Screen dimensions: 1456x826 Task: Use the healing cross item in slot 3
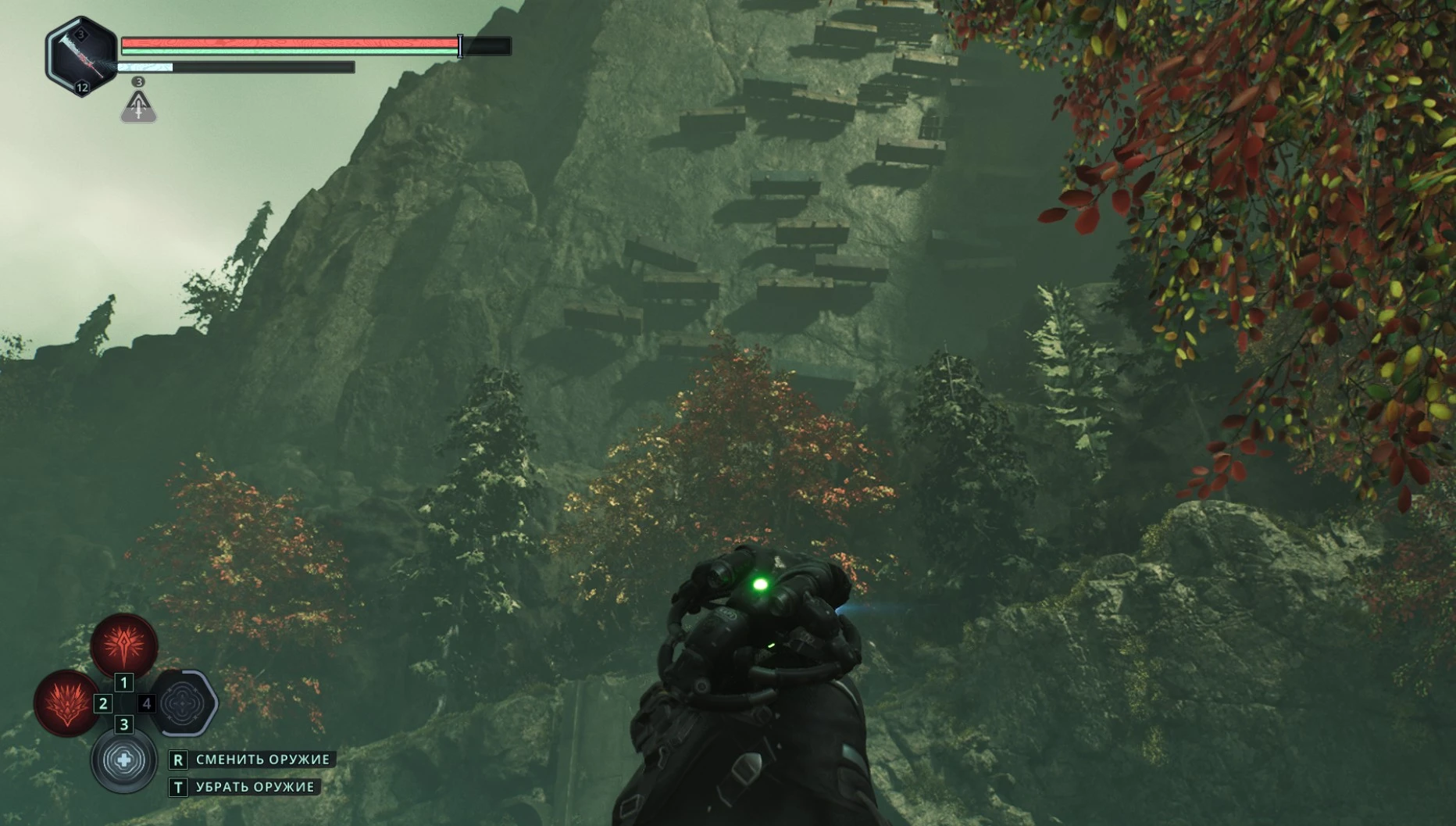(124, 760)
